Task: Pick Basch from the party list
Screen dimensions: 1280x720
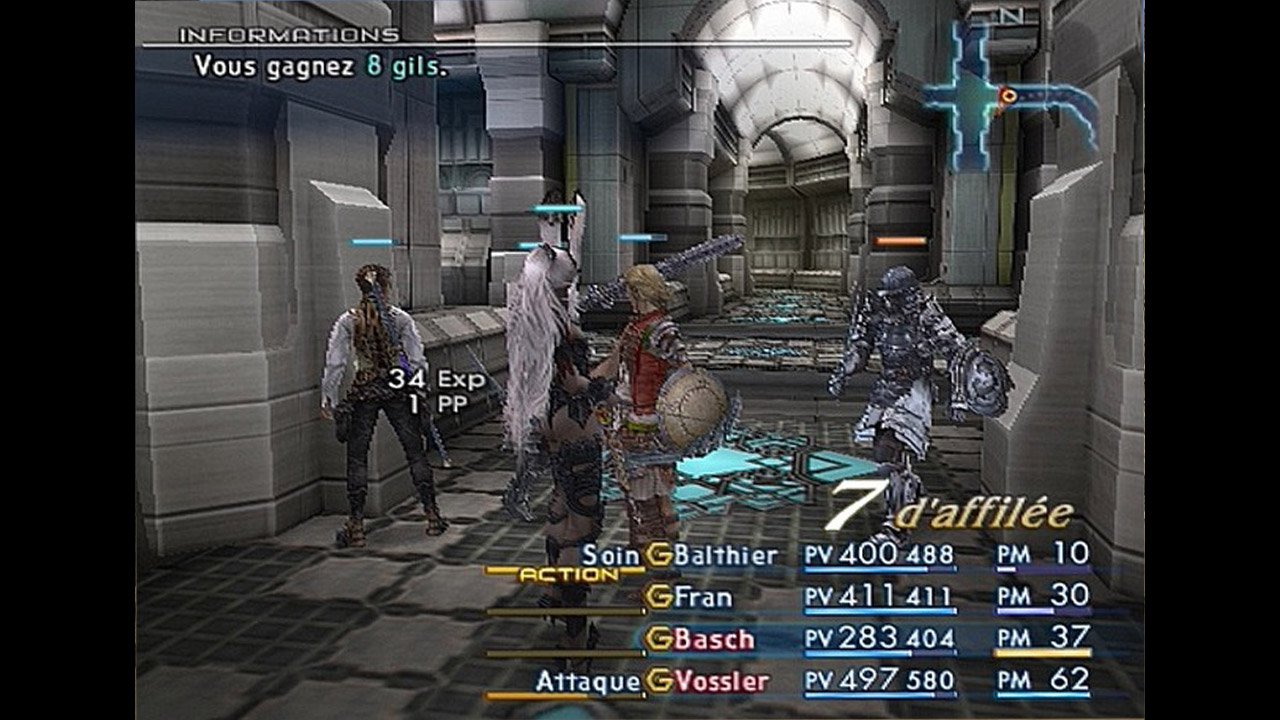Action: pos(714,639)
